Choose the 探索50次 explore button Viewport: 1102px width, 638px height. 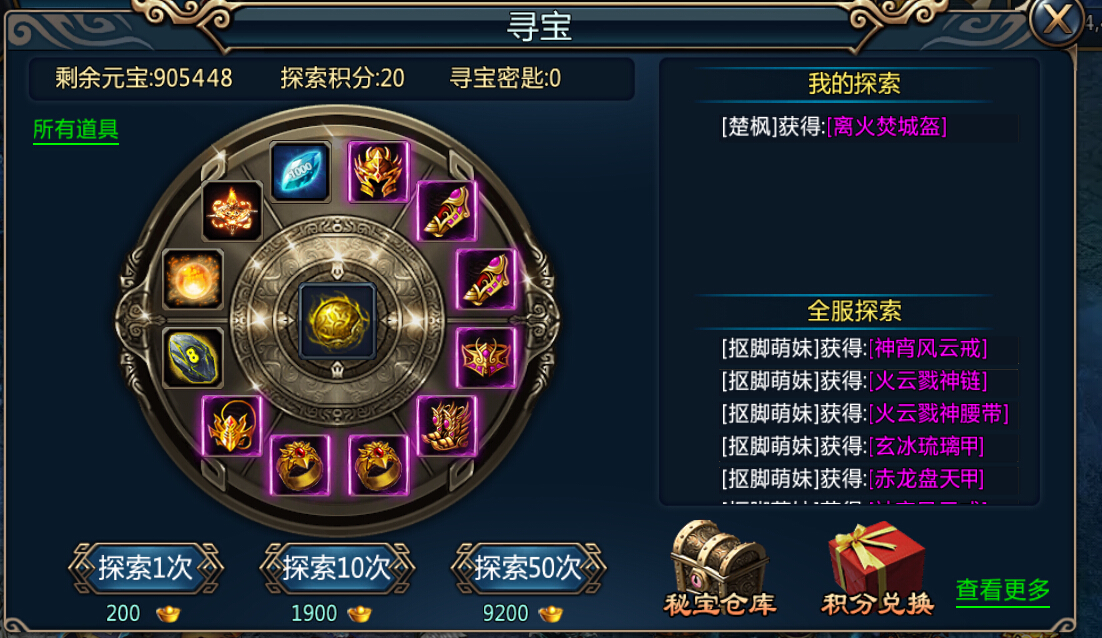coord(528,568)
